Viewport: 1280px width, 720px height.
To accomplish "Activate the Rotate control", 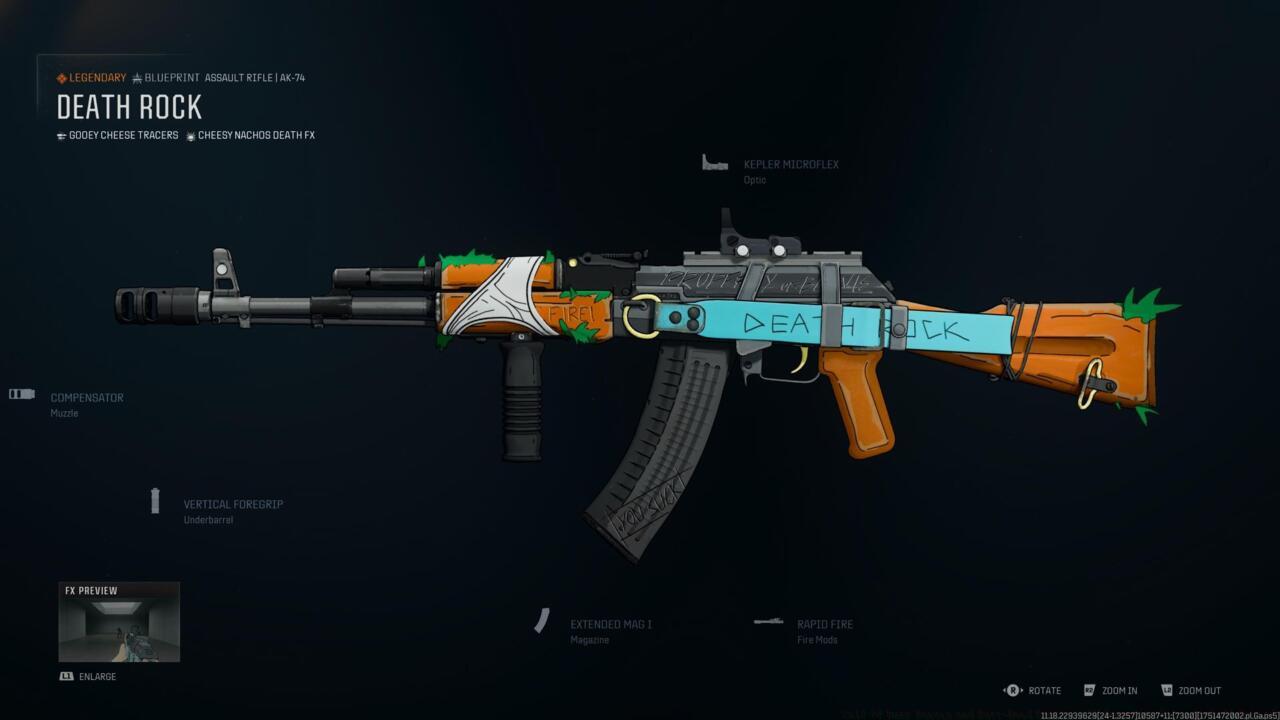I will click(x=1043, y=690).
